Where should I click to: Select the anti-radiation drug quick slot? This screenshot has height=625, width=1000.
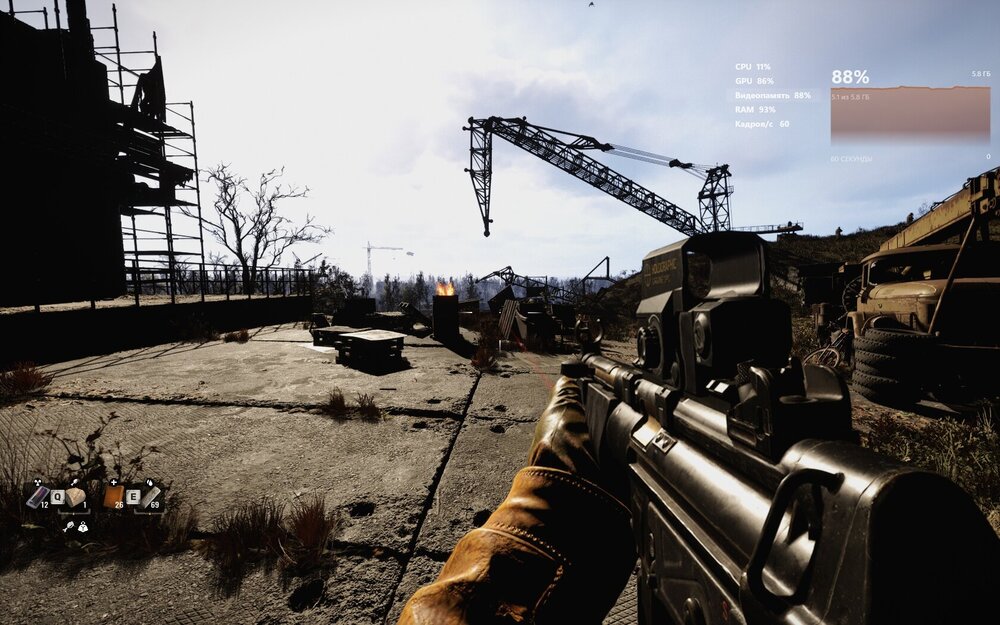pyautogui.click(x=38, y=496)
